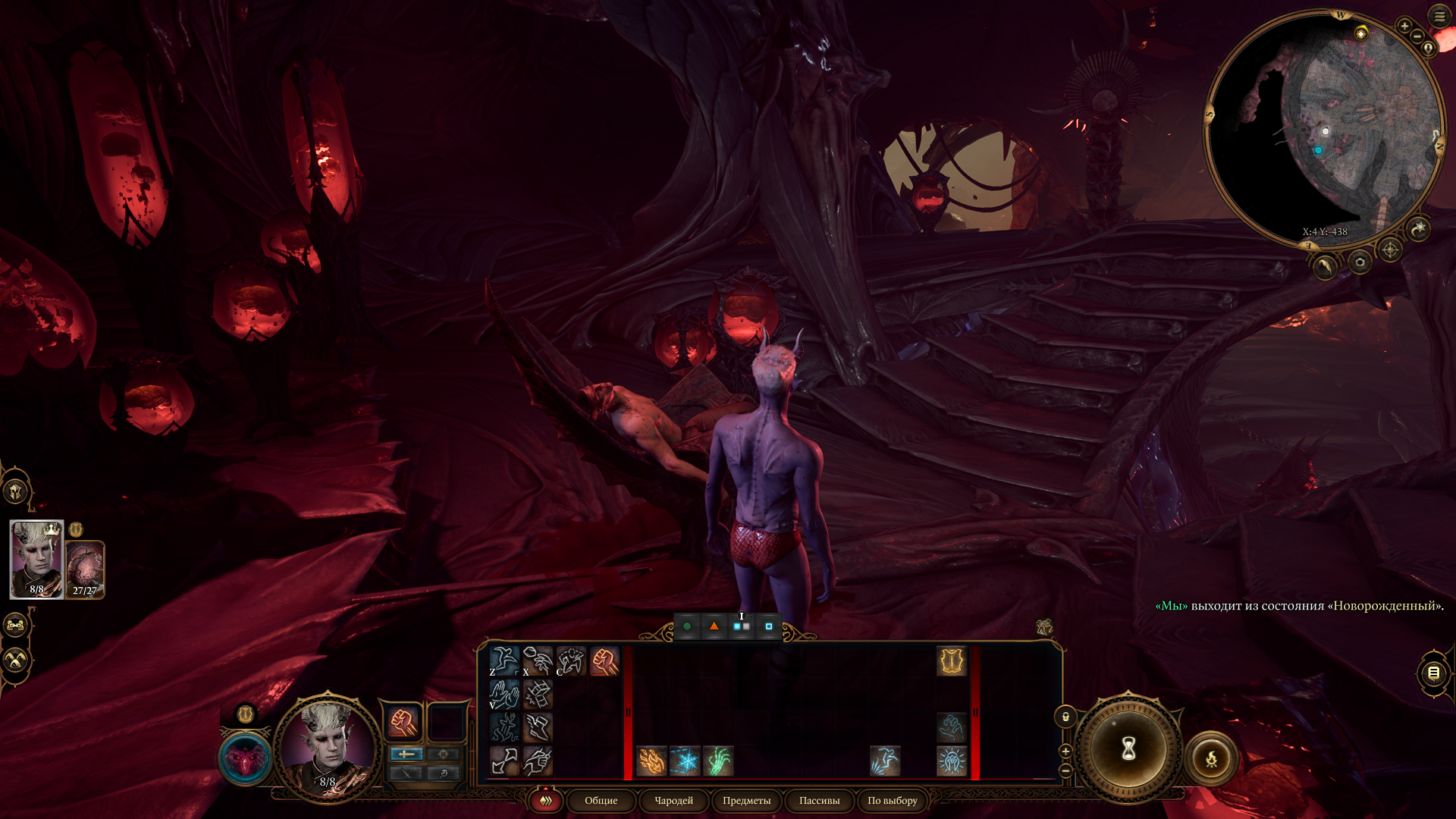Viewport: 1456px width, 819px height.
Task: Activate the jump action icon
Action: click(504, 661)
